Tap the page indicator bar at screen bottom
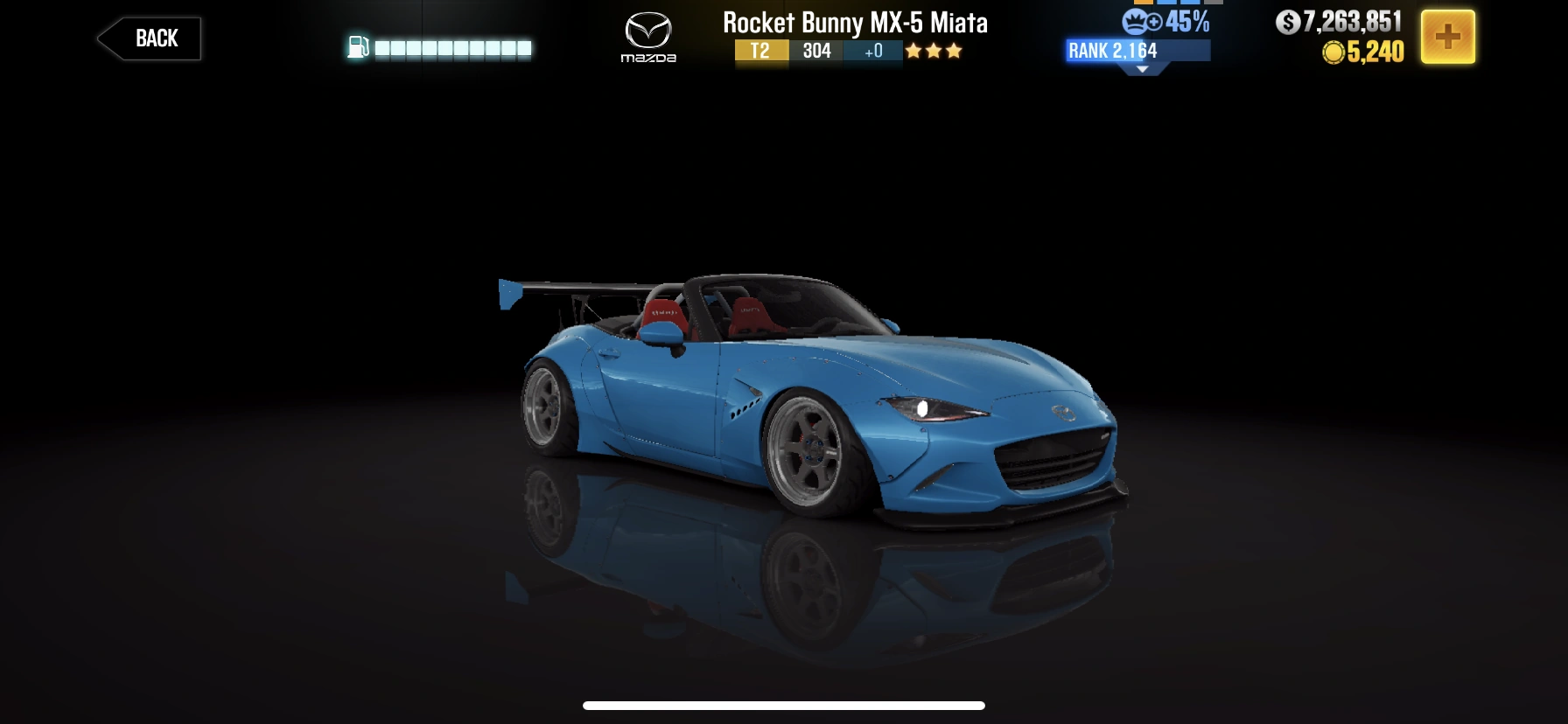The height and width of the screenshot is (724, 1568). 783,705
